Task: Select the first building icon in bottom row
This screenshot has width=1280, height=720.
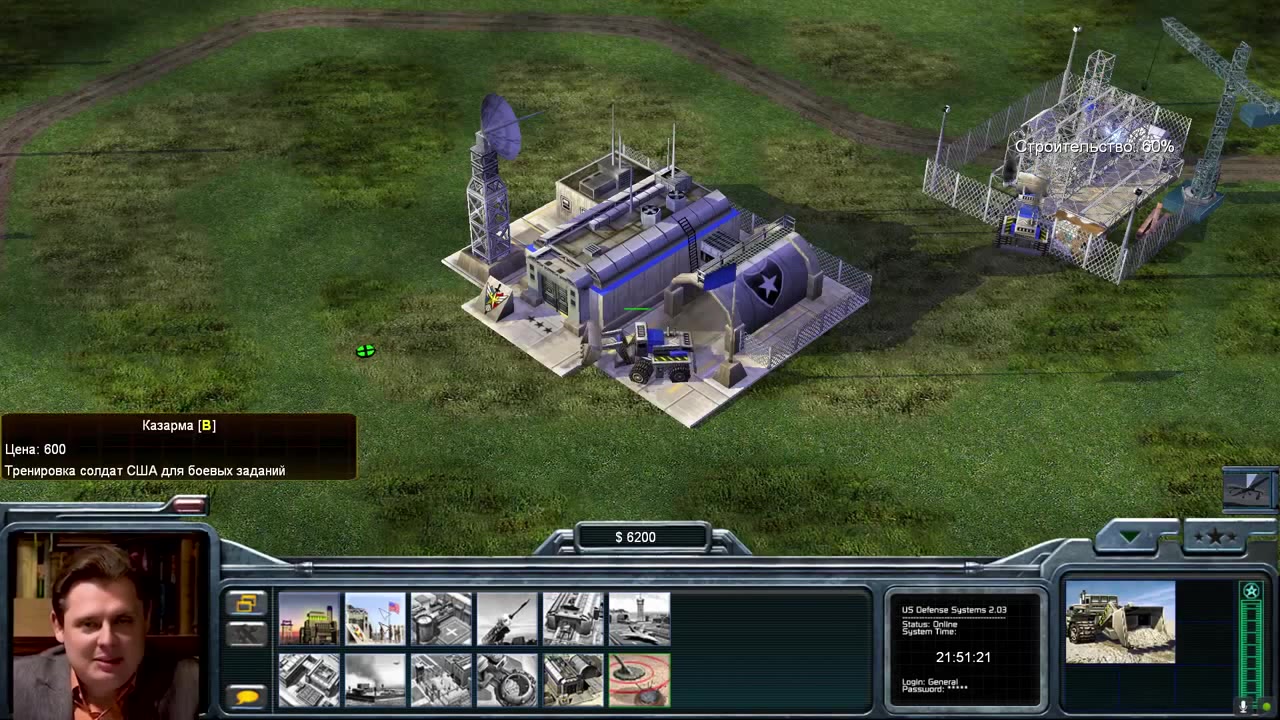Action: [309, 680]
